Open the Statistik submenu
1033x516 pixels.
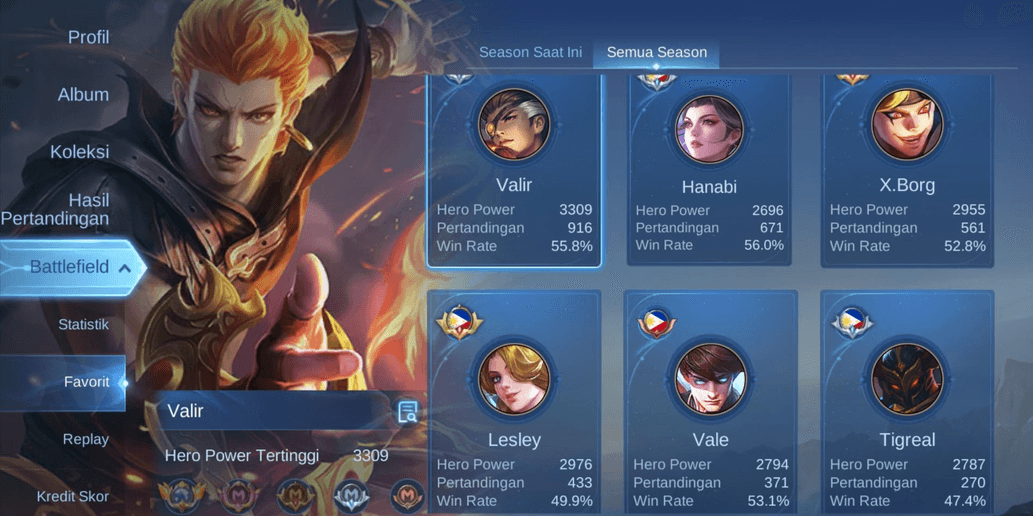coord(83,325)
